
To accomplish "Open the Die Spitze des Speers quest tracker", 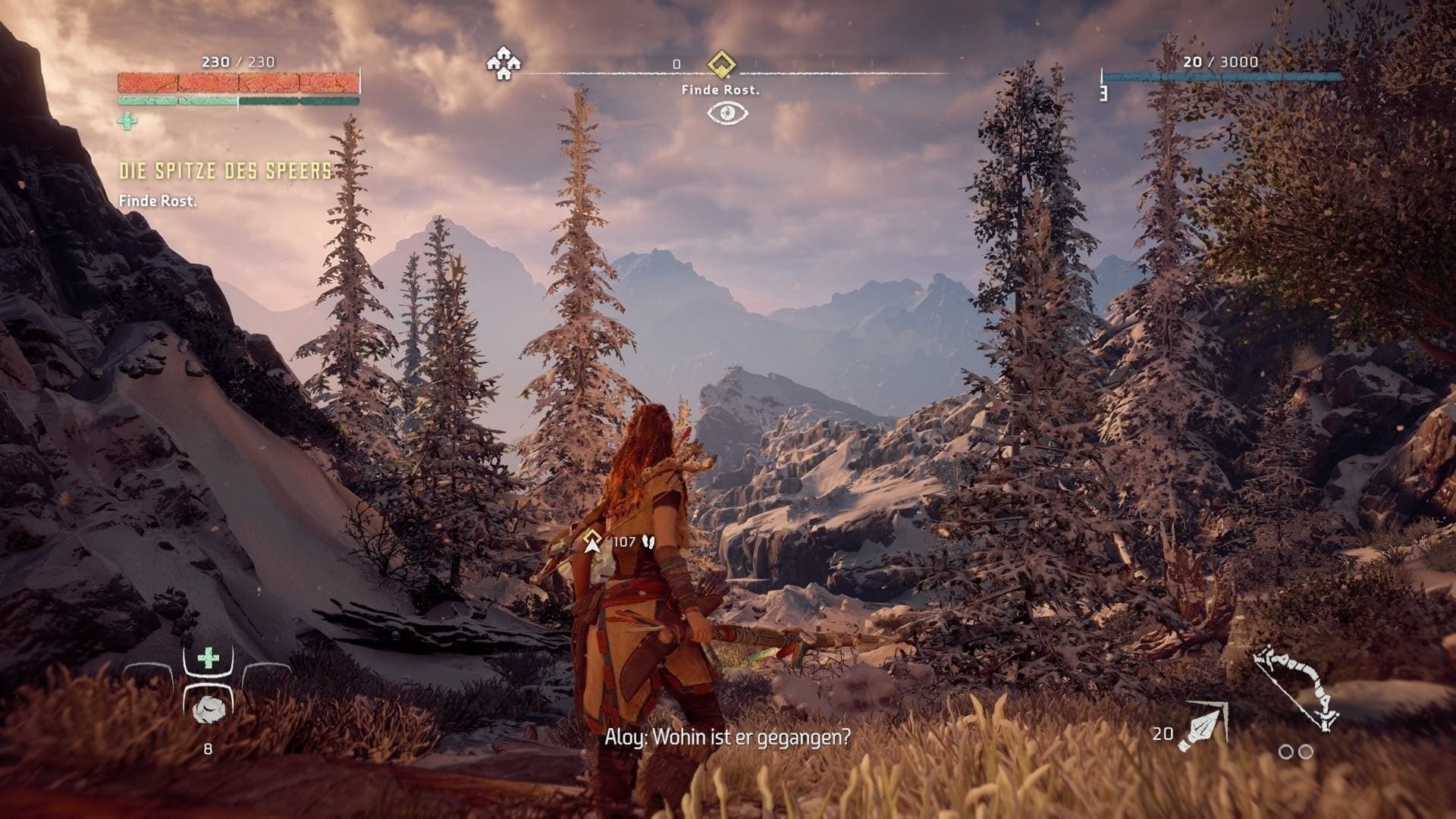I will coord(226,171).
